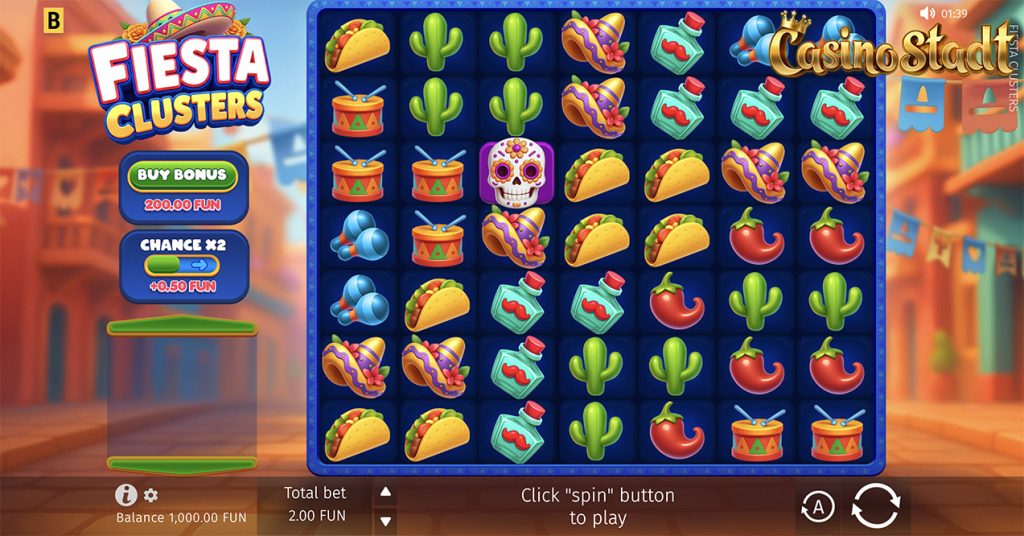Toggle the Chance x2 switch
Image resolution: width=1024 pixels, height=536 pixels.
coord(183,265)
